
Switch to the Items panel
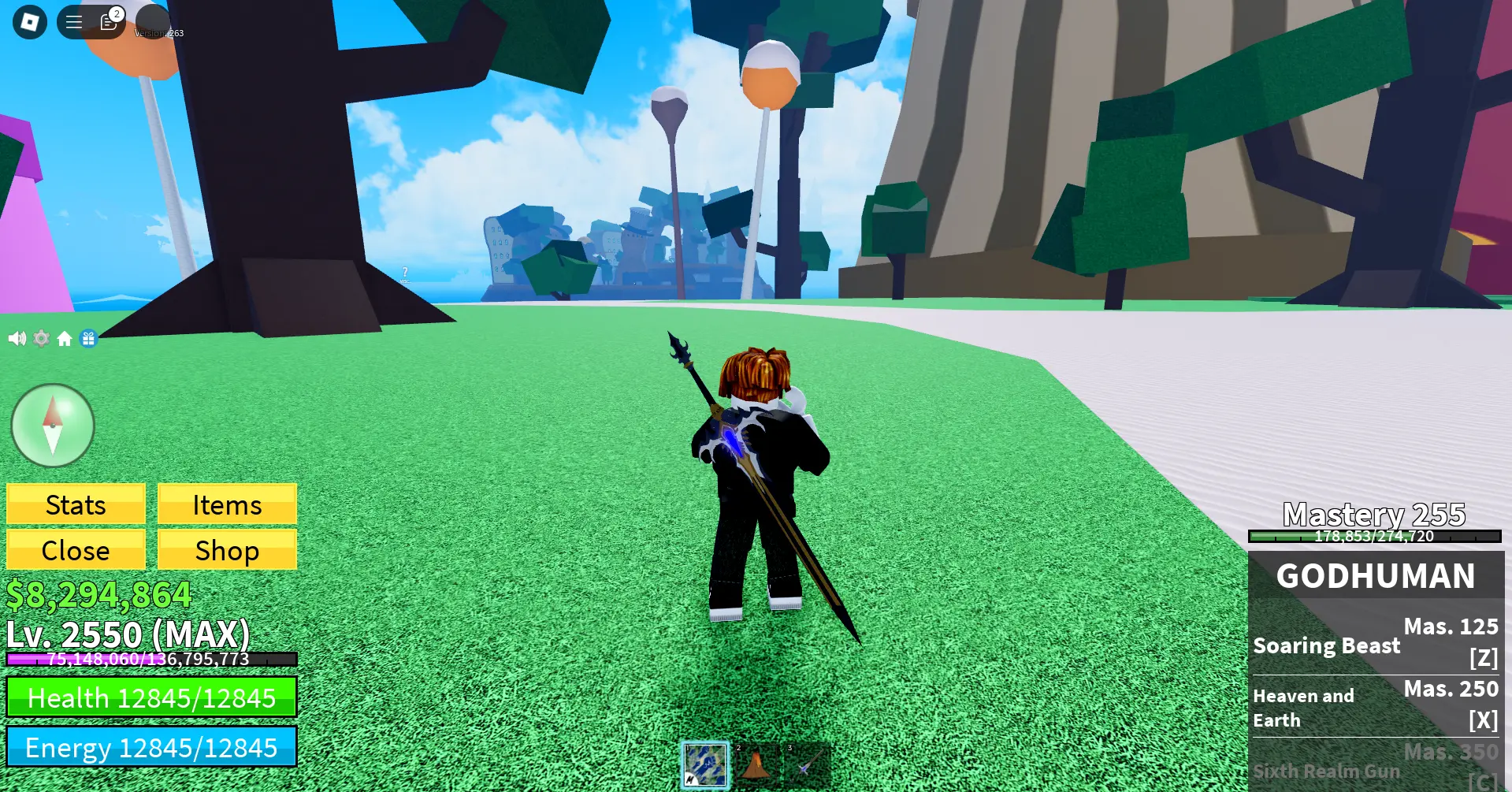pos(227,504)
